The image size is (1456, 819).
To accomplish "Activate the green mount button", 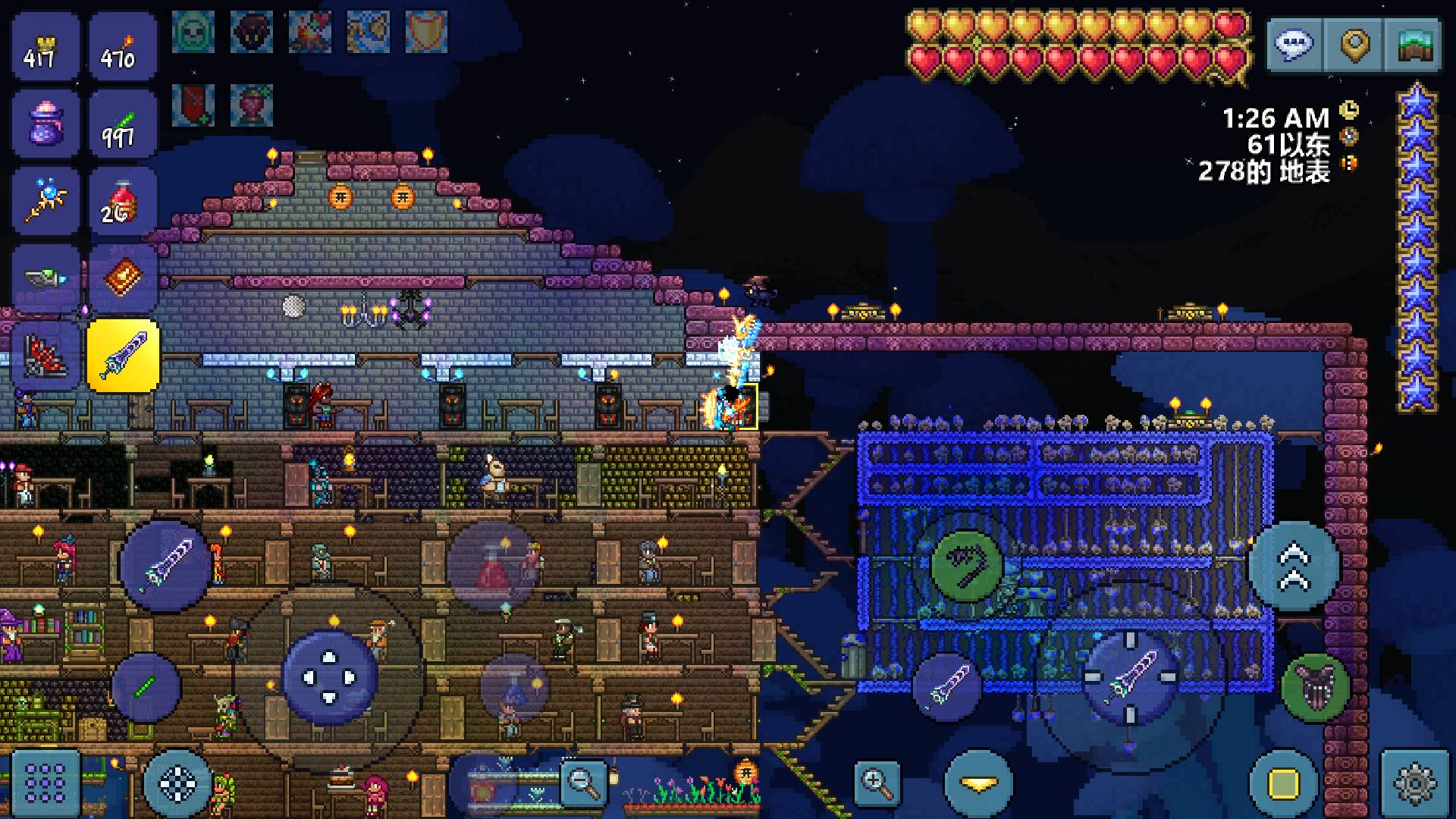I will point(1316,687).
